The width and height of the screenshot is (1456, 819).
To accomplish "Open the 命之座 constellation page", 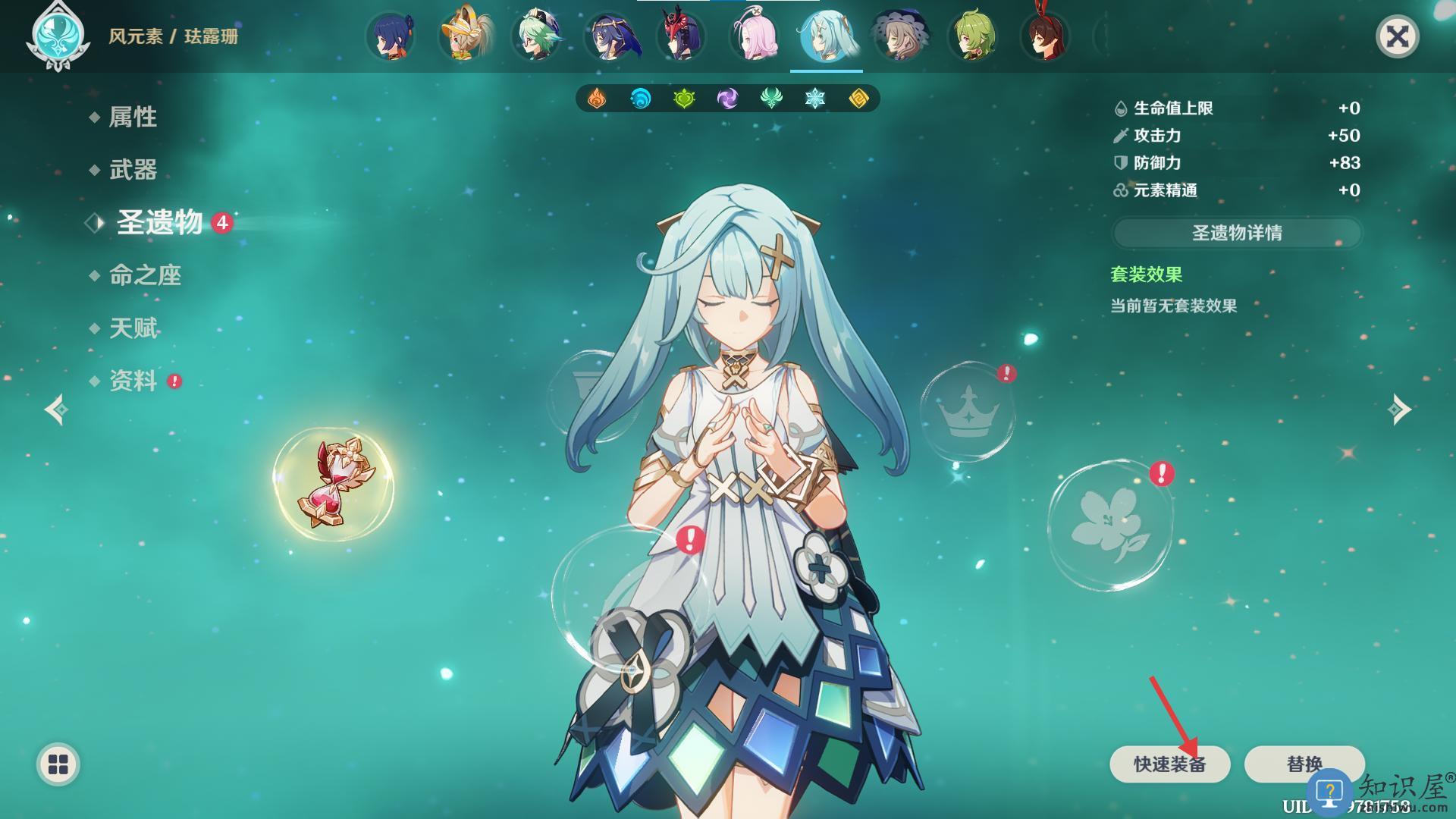I will (145, 275).
